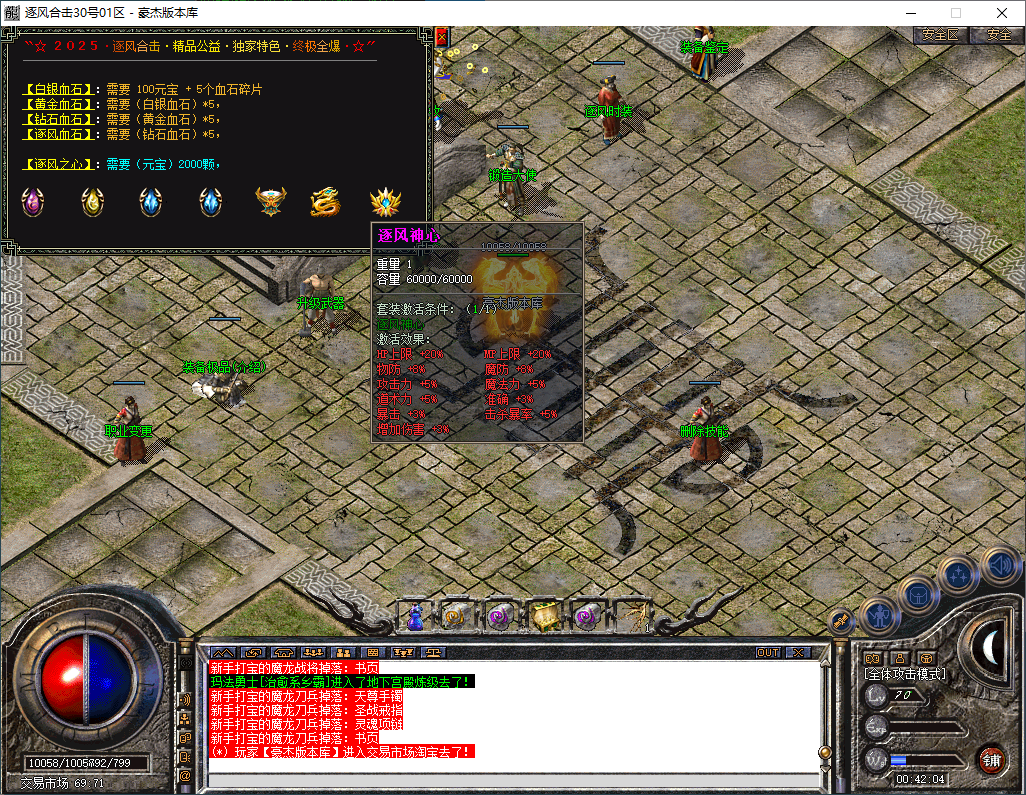Close the chat panel with the X button
1026x795 pixels.
[797, 653]
